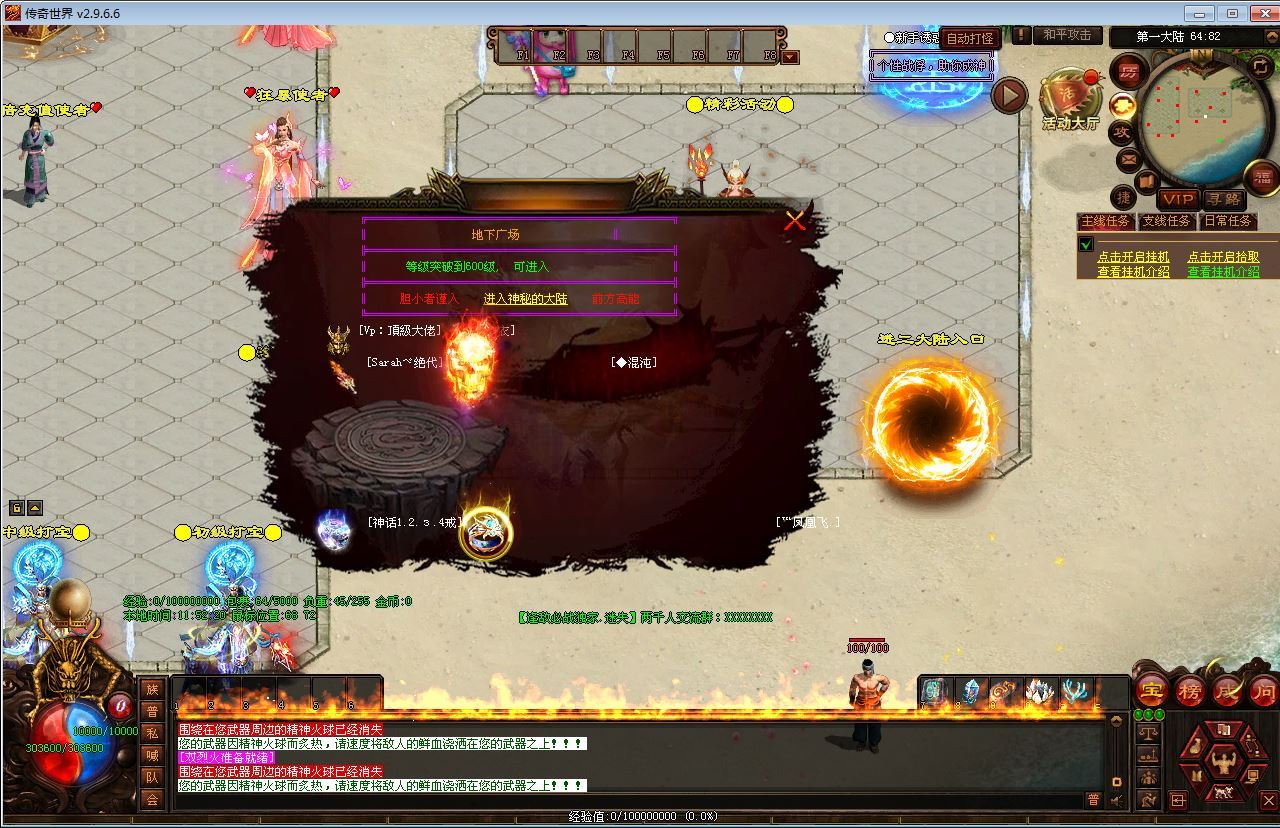This screenshot has height=828, width=1280.
Task: Open the 榜 rankings round button
Action: click(1189, 690)
